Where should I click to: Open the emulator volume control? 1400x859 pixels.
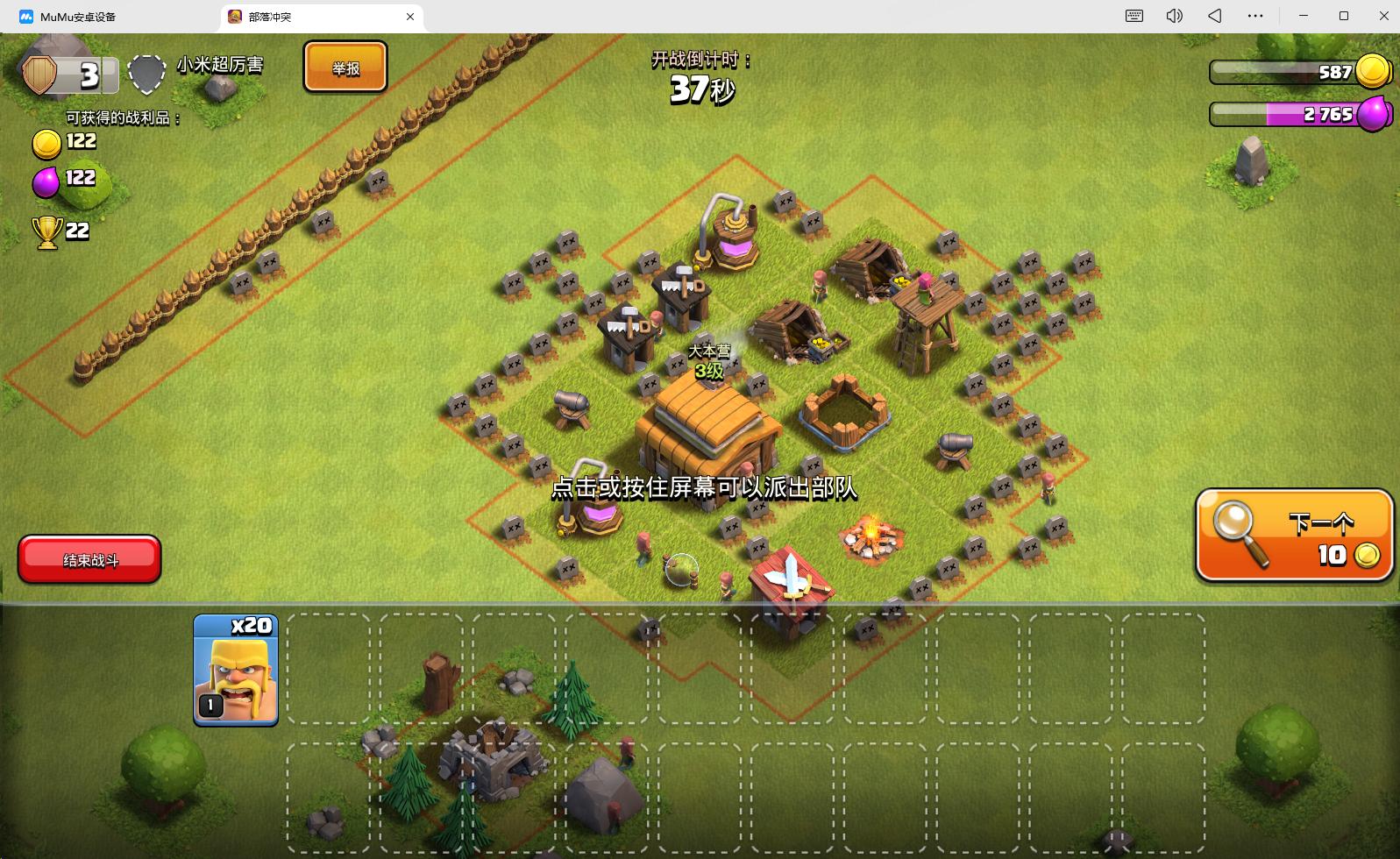point(1175,17)
